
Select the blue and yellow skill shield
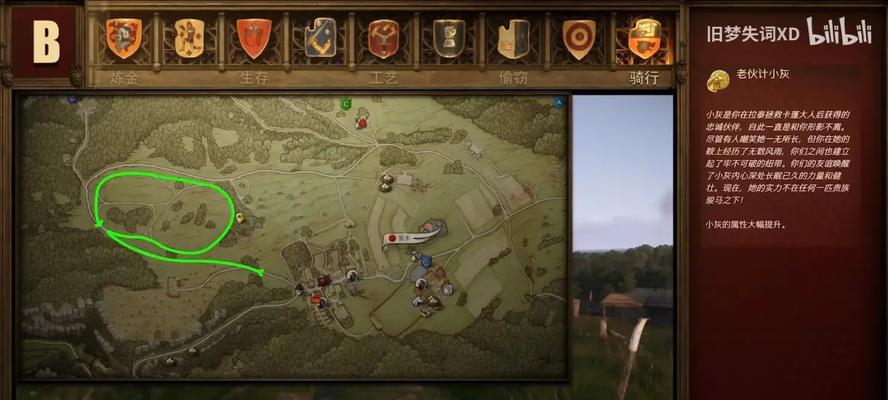[320, 39]
